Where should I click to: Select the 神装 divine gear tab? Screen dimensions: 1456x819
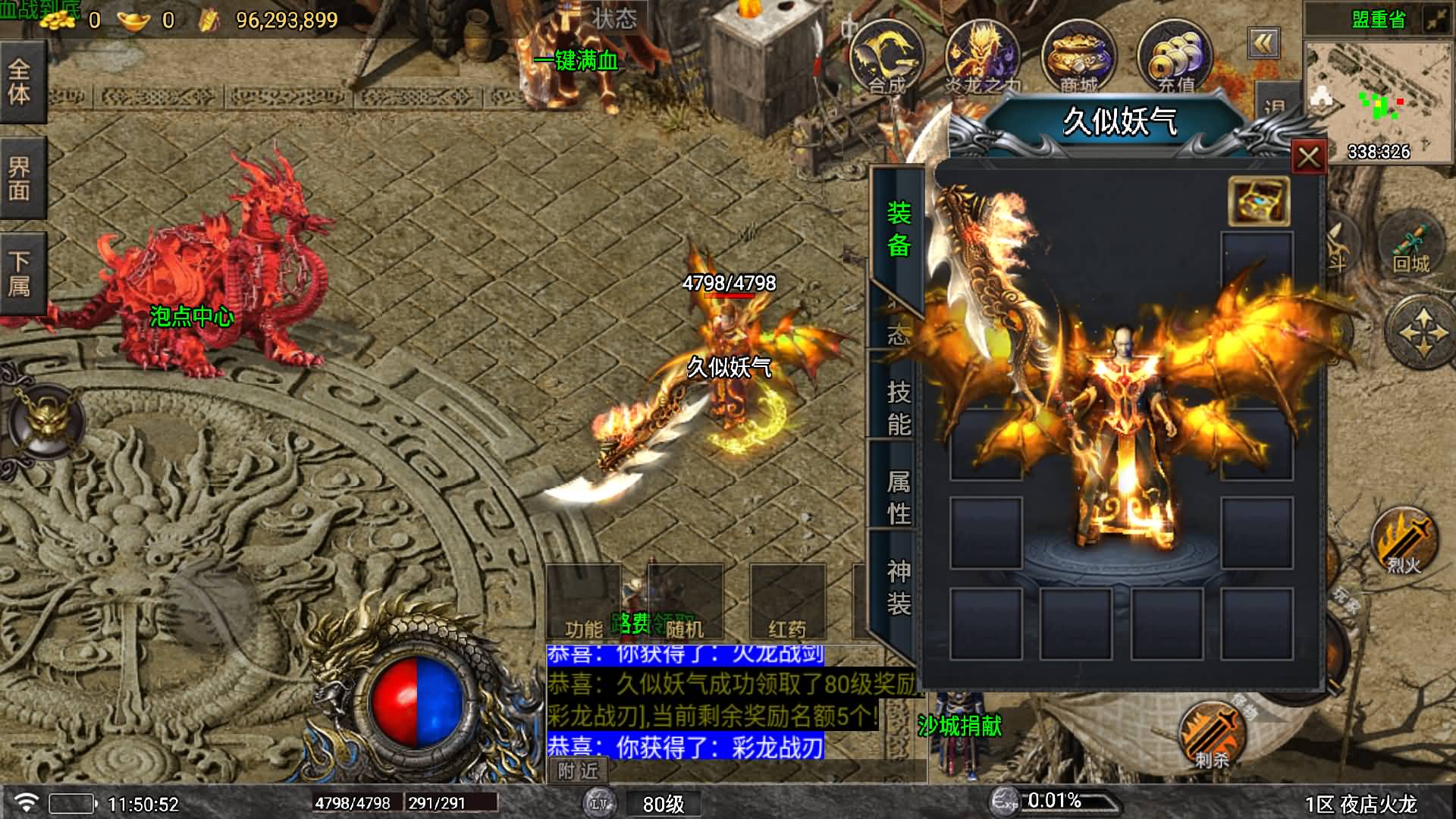pyautogui.click(x=899, y=587)
